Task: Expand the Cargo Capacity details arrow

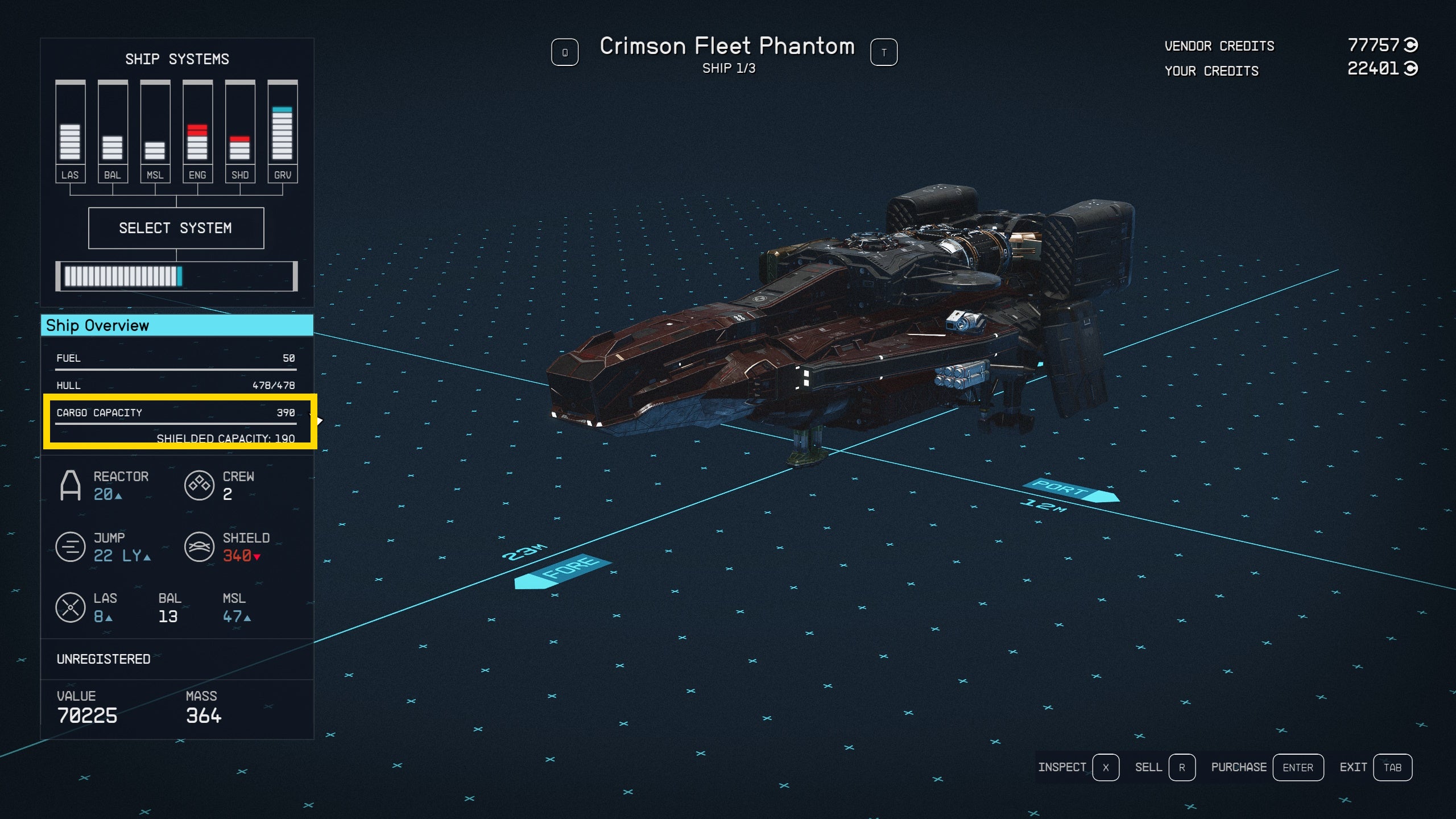Action: click(x=320, y=420)
